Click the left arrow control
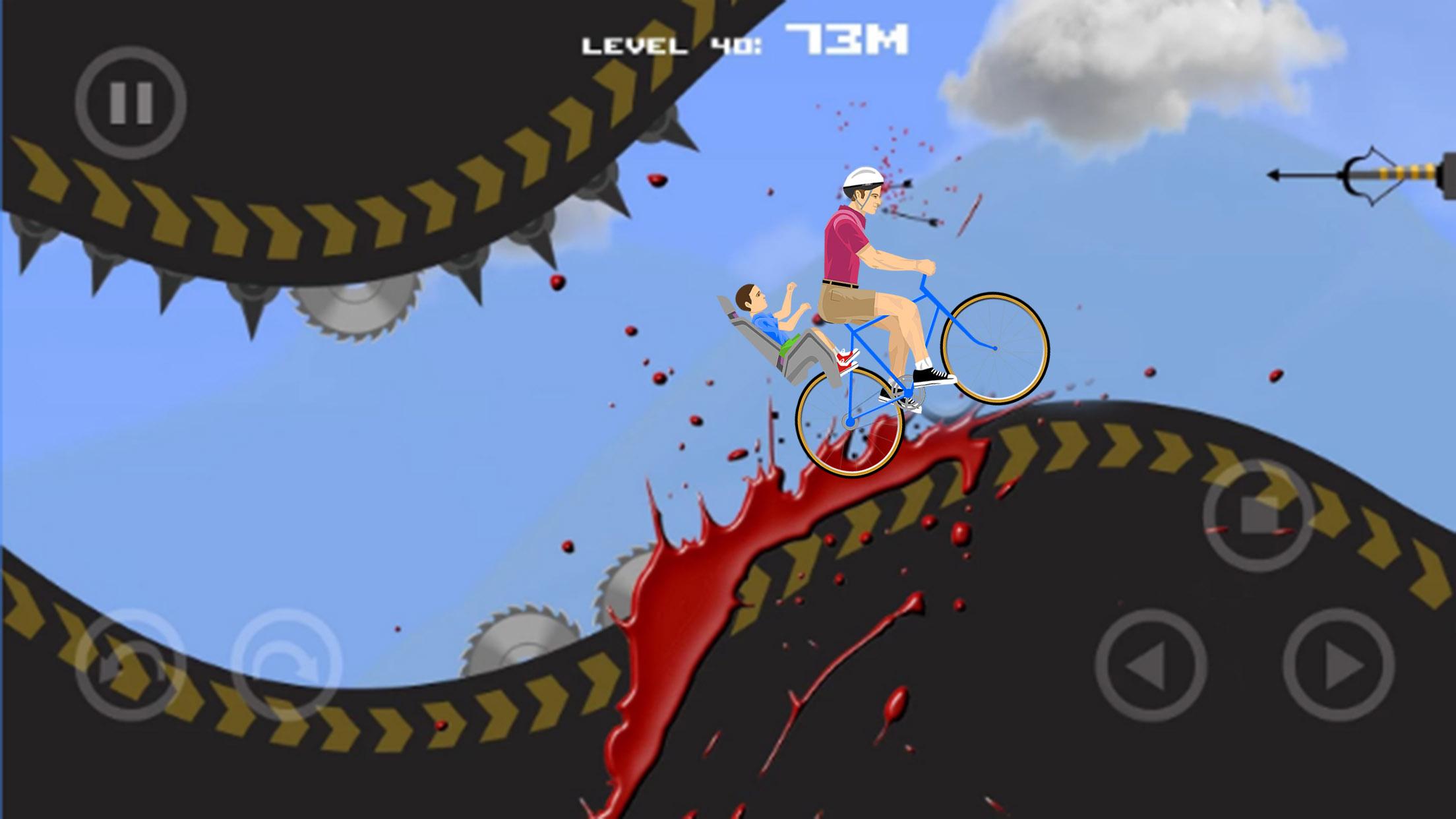 [x=1151, y=665]
